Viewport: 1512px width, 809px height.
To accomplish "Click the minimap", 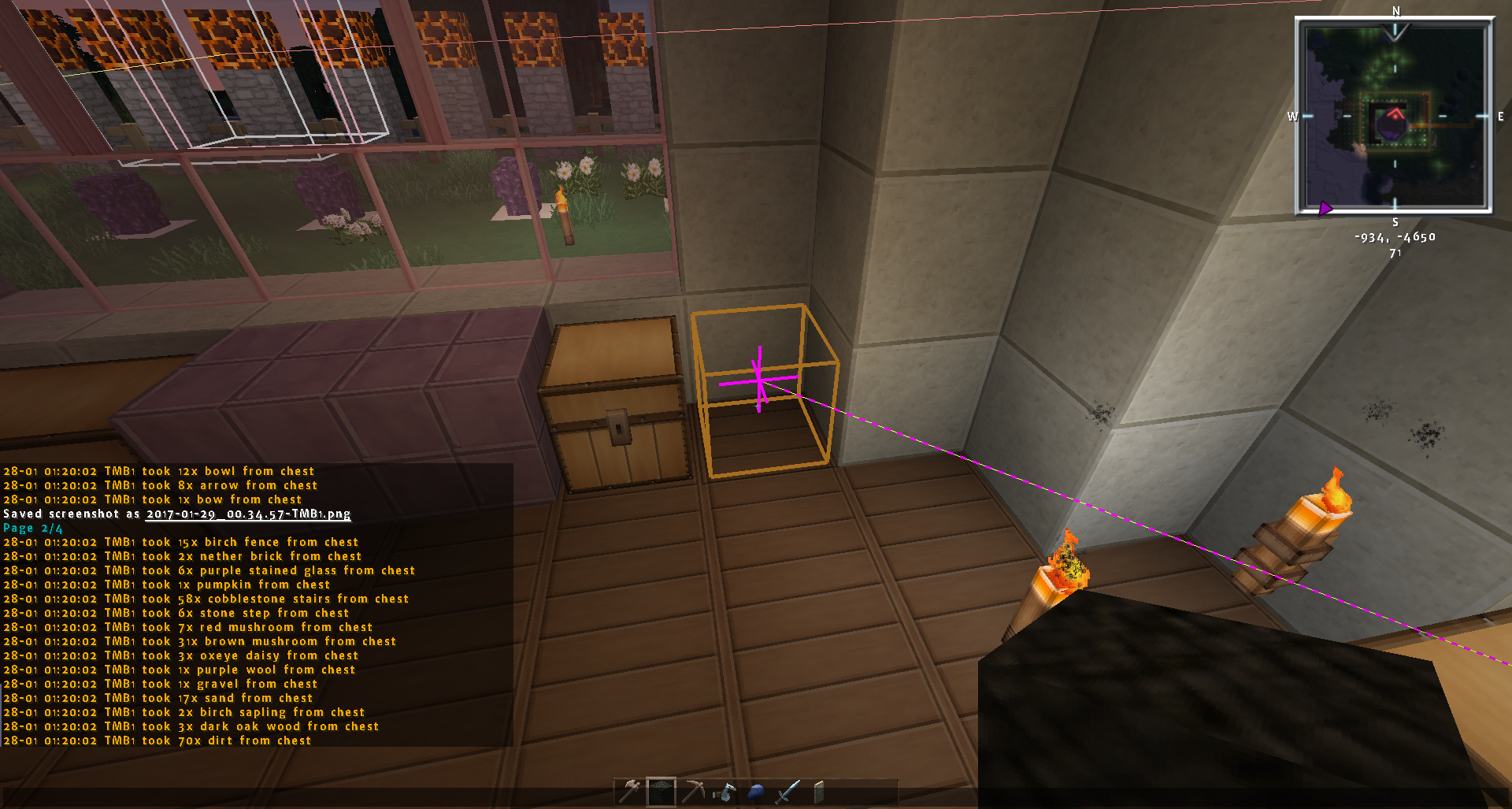I will [1395, 117].
